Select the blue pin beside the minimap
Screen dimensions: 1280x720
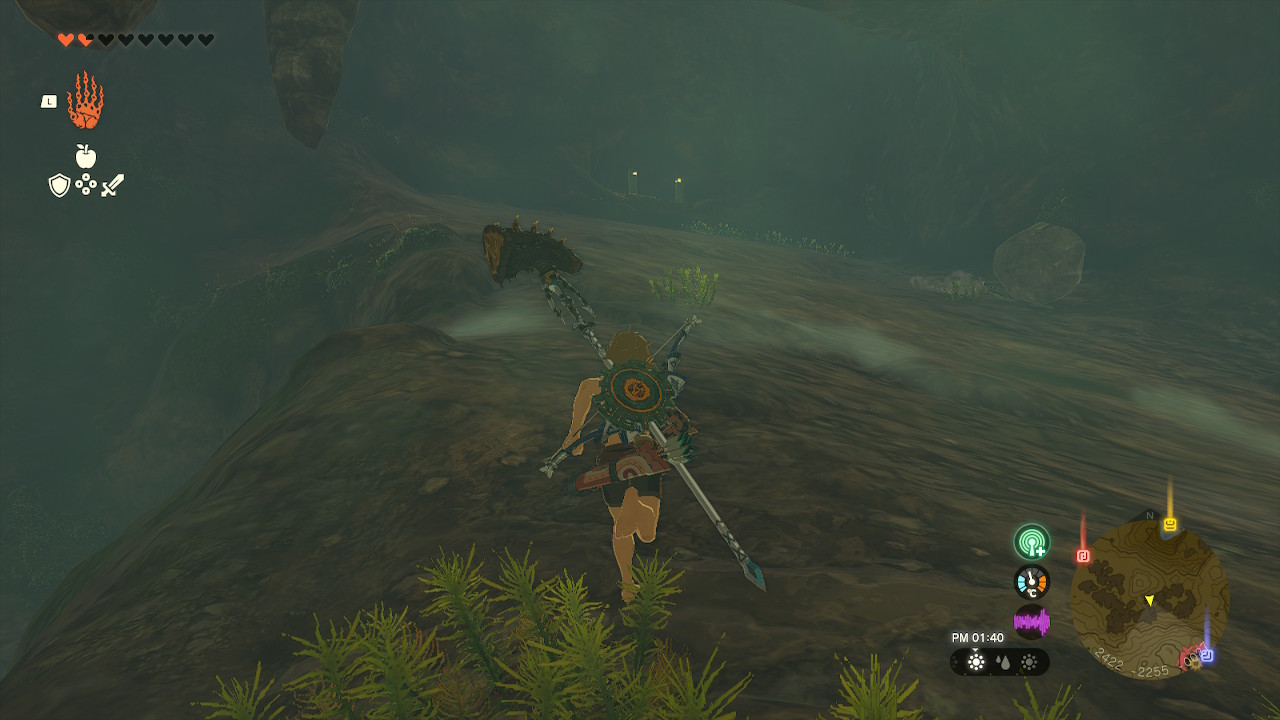tap(1207, 655)
